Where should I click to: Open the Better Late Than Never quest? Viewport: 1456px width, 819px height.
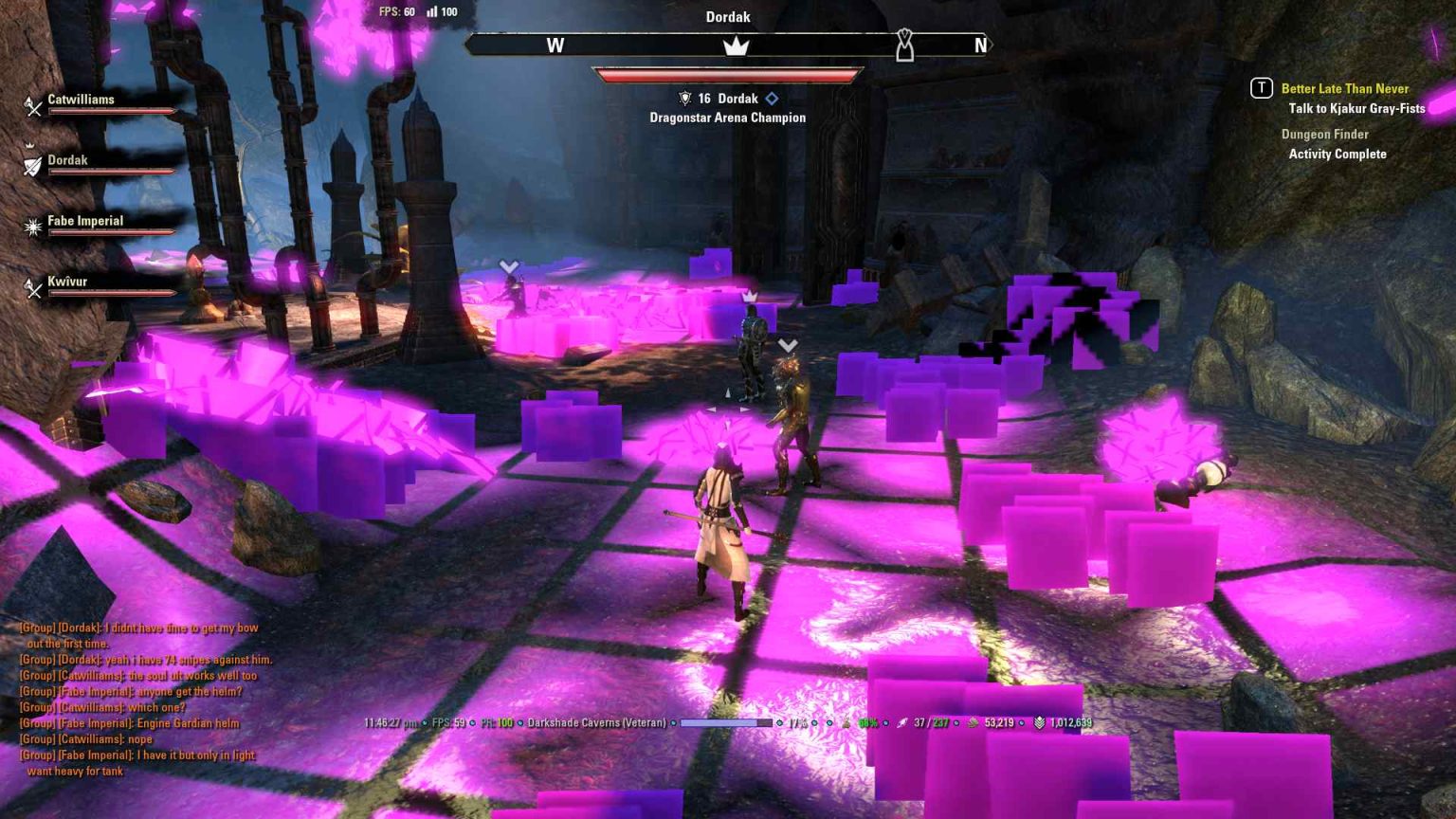[x=1344, y=89]
